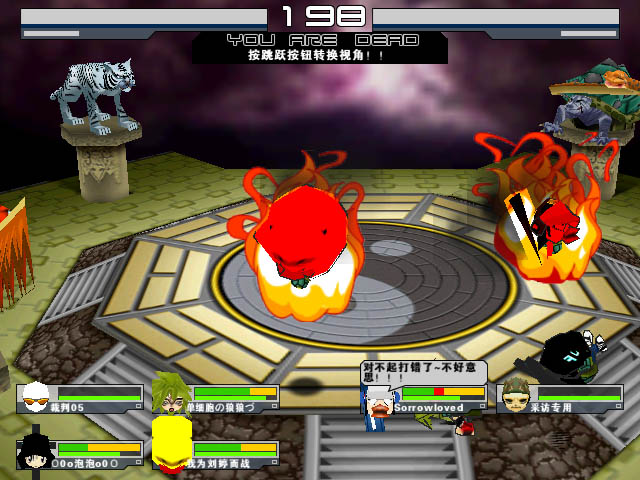Choose the 采访专用 player panel
Image resolution: width=640 pixels, height=480 pixels.
pyautogui.click(x=560, y=398)
